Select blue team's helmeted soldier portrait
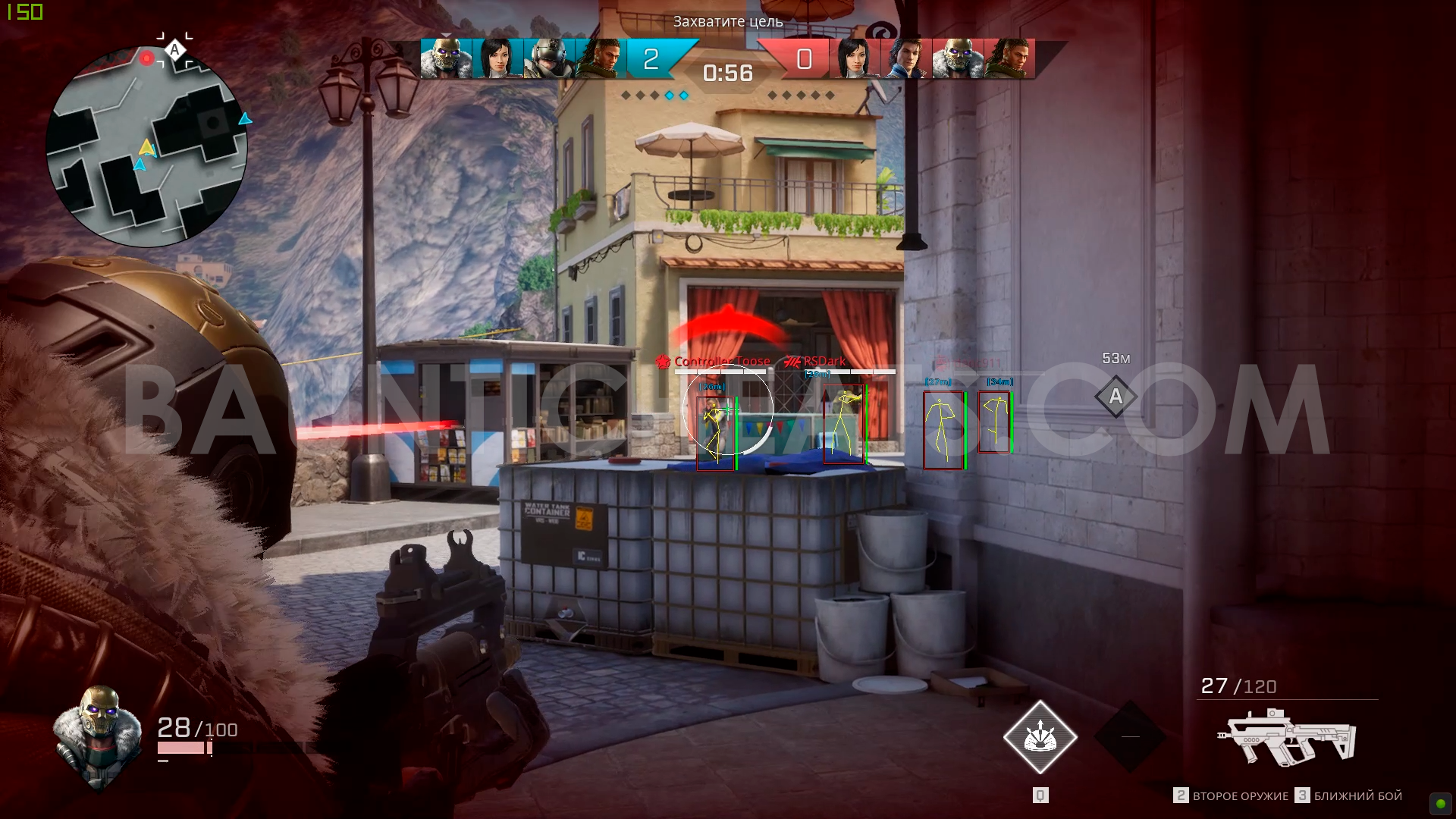Viewport: 1456px width, 819px height. click(549, 59)
